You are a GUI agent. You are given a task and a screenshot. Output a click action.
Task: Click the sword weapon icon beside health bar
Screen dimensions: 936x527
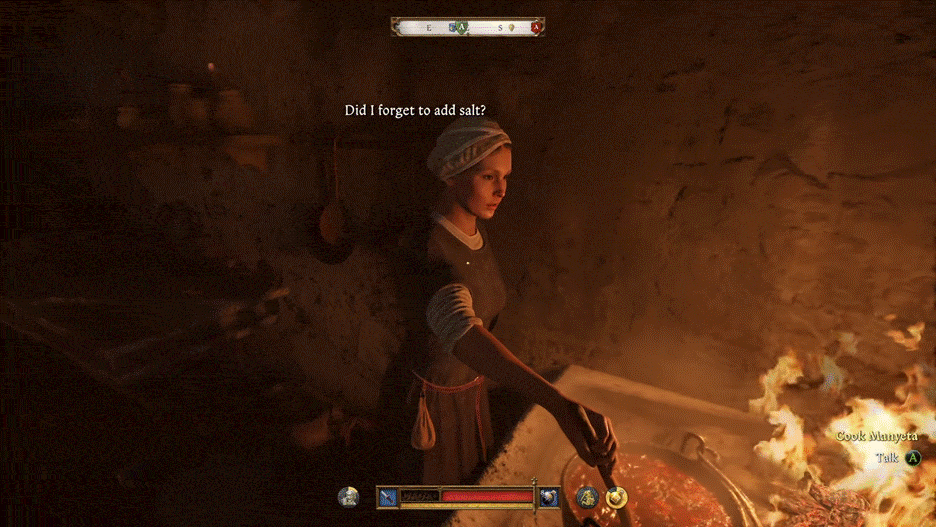[388, 496]
